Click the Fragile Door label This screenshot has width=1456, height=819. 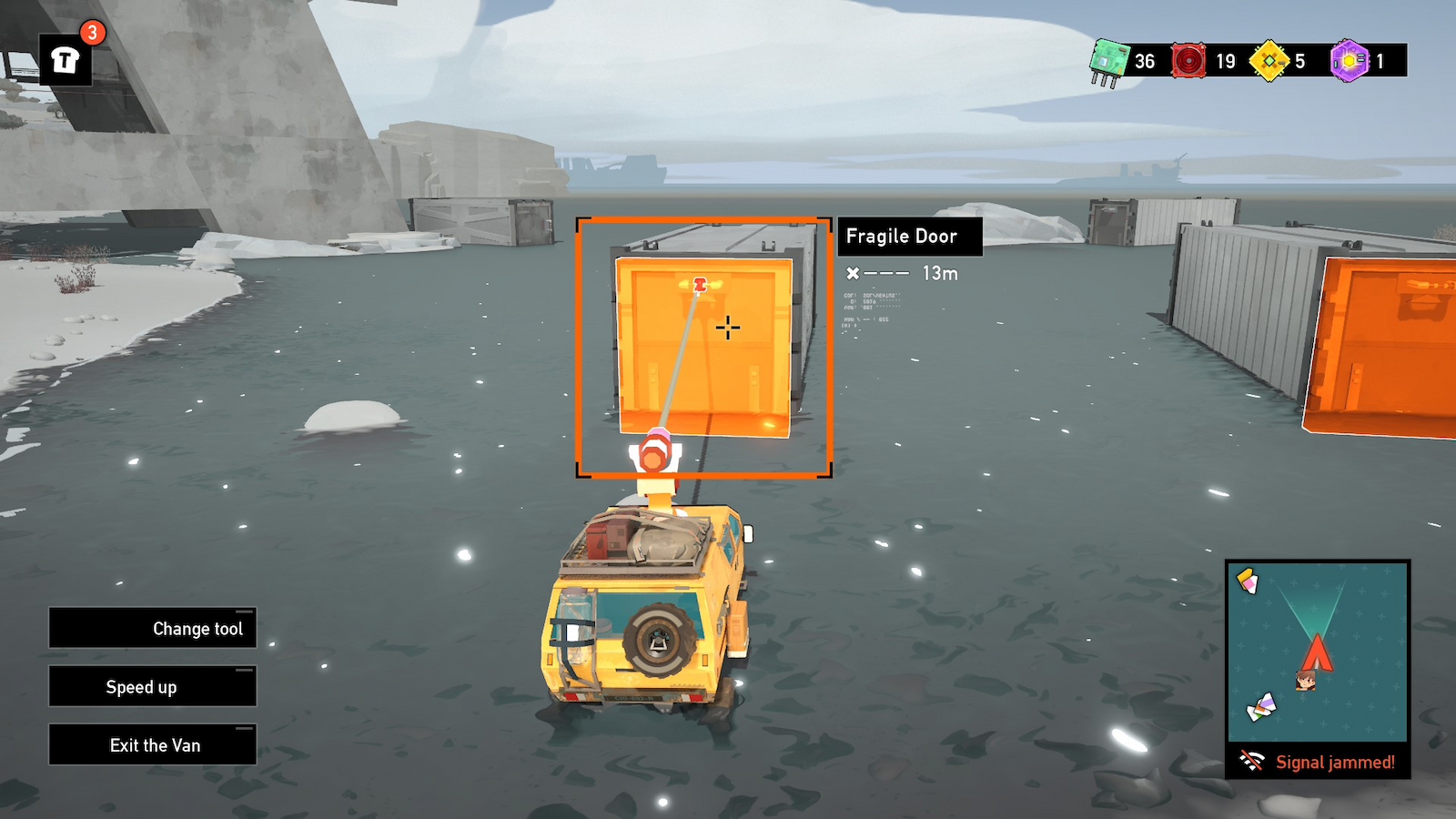[x=909, y=237]
